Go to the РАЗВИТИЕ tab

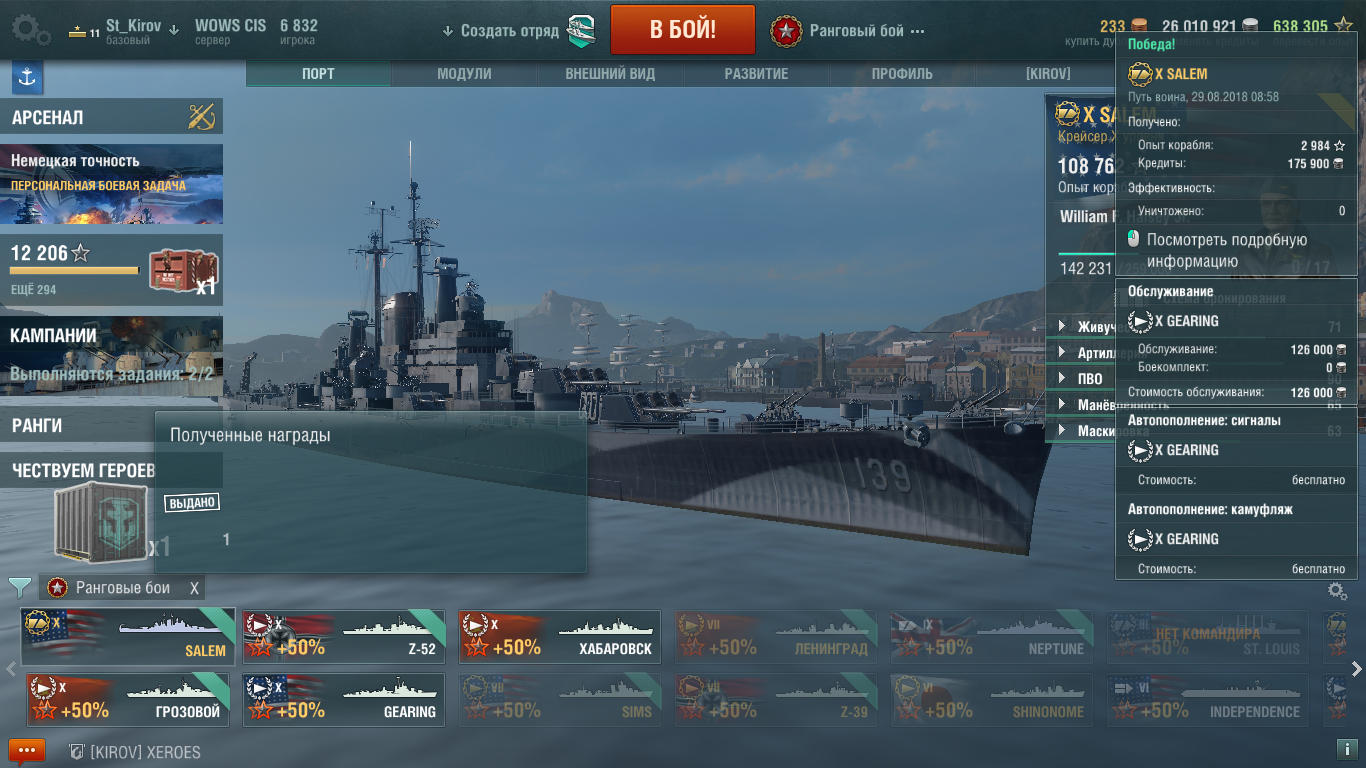point(756,74)
